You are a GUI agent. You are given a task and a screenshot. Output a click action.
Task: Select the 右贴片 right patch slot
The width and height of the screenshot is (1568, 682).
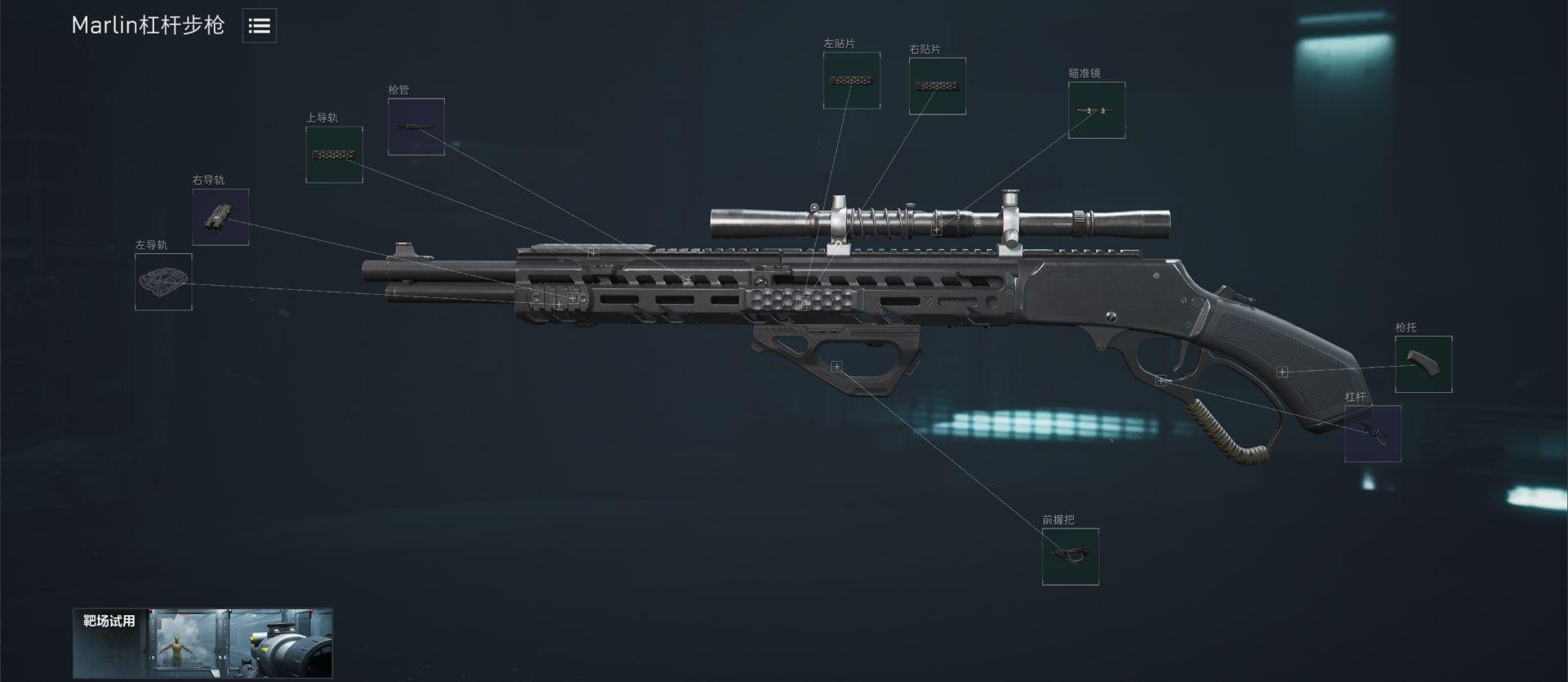click(x=938, y=86)
